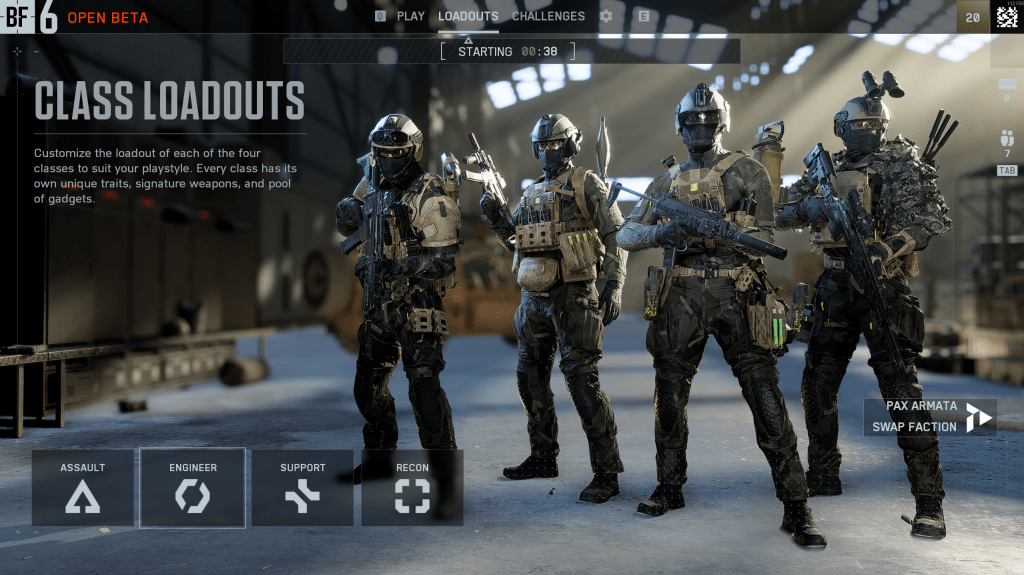Screen dimensions: 1024x575
Task: Pick the Support class tile
Action: pyautogui.click(x=302, y=487)
